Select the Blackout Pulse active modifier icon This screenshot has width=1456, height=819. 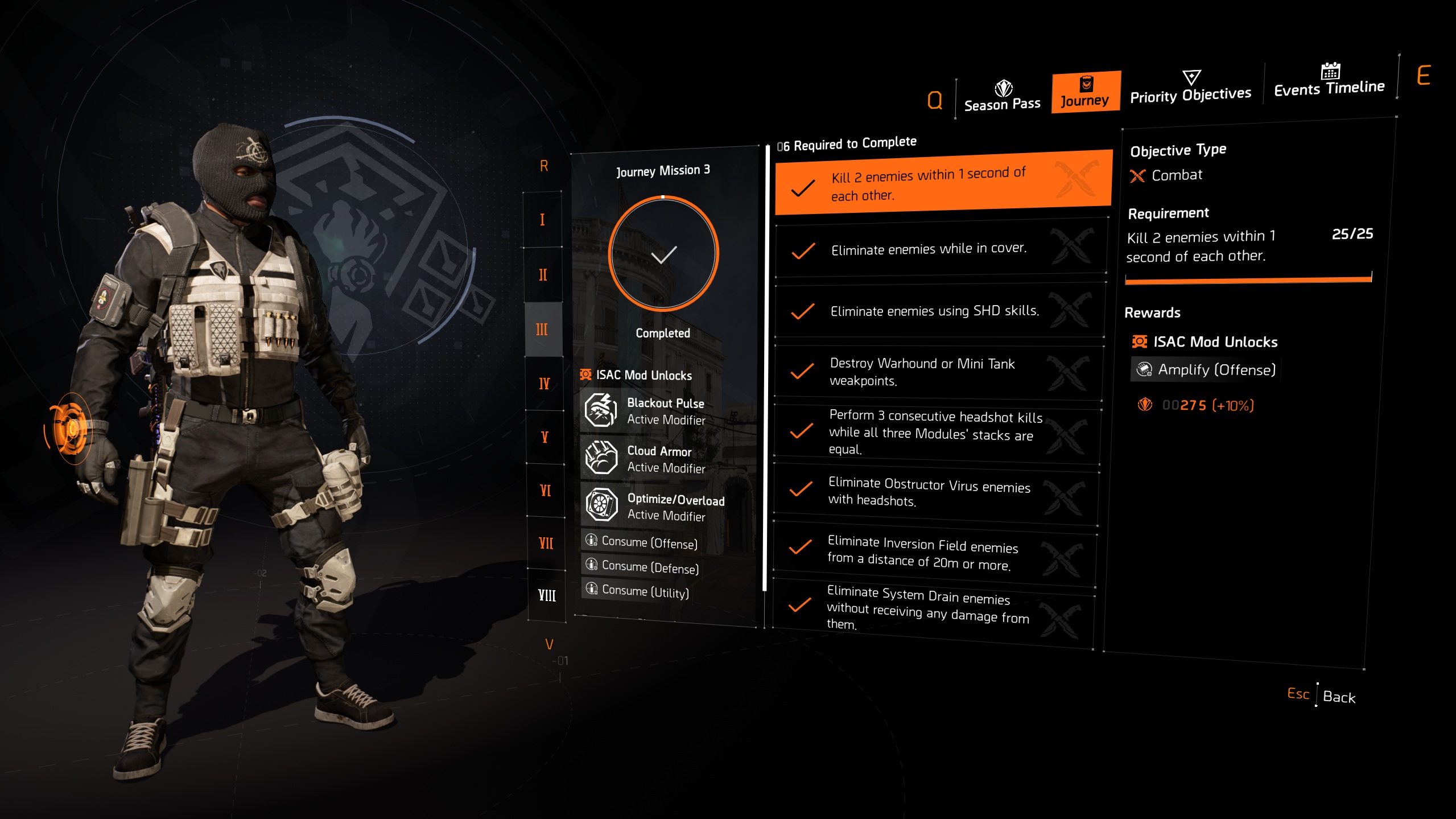(x=601, y=411)
